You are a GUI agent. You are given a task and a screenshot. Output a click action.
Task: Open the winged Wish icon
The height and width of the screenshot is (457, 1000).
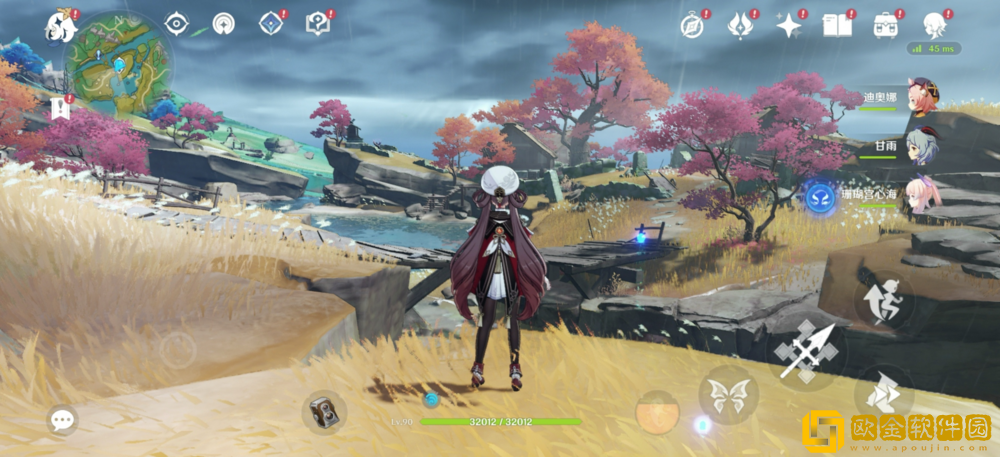click(741, 25)
